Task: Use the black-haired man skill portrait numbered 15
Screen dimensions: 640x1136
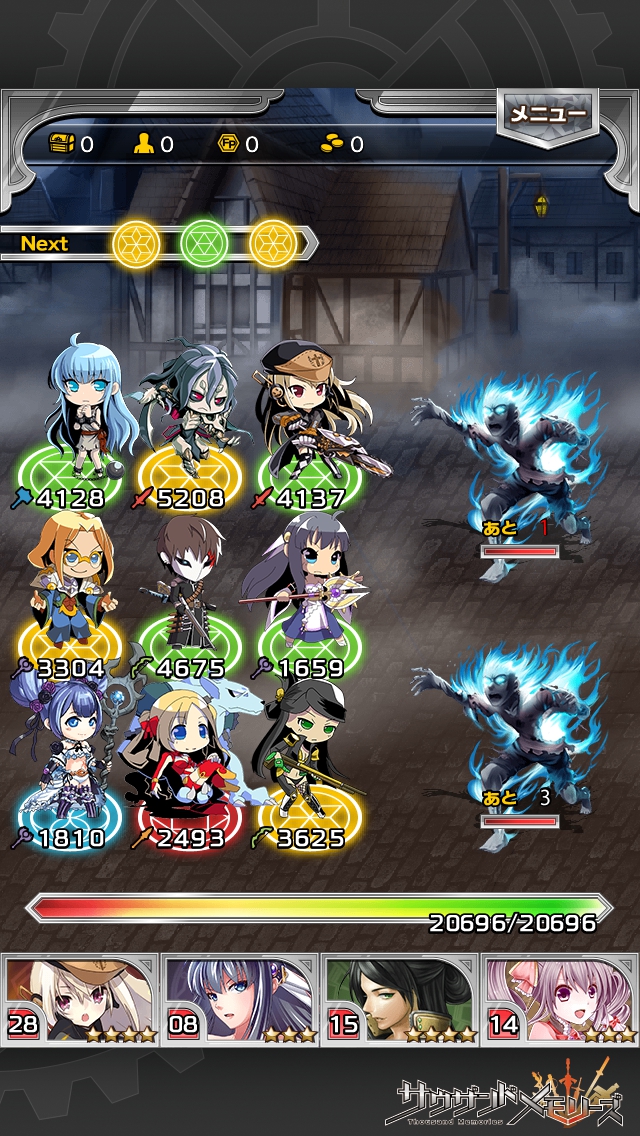Action: coord(399,998)
